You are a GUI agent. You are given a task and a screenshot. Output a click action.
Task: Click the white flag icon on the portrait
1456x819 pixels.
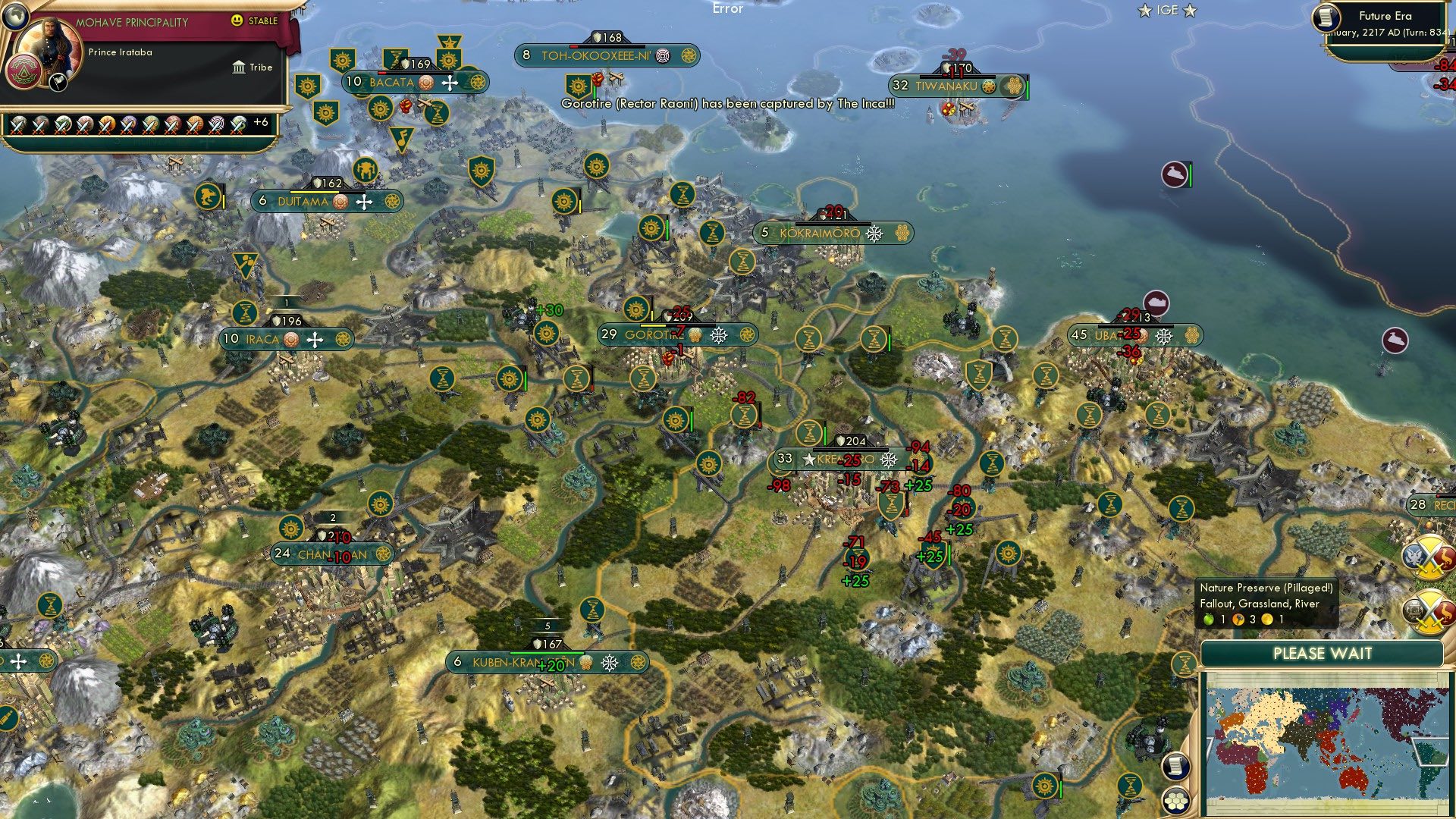pyautogui.click(x=58, y=83)
